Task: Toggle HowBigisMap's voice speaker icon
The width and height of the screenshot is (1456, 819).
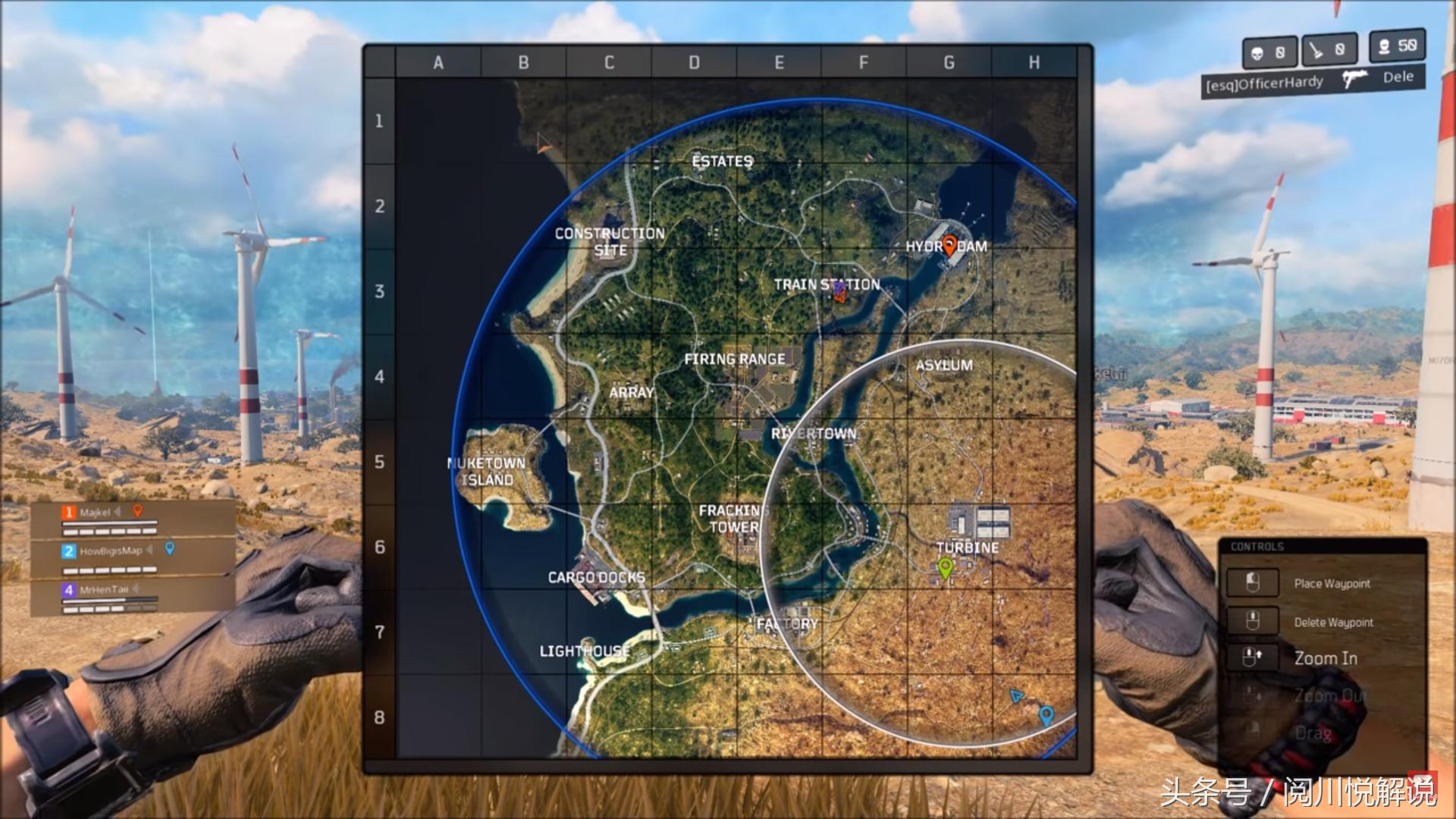Action: [150, 551]
